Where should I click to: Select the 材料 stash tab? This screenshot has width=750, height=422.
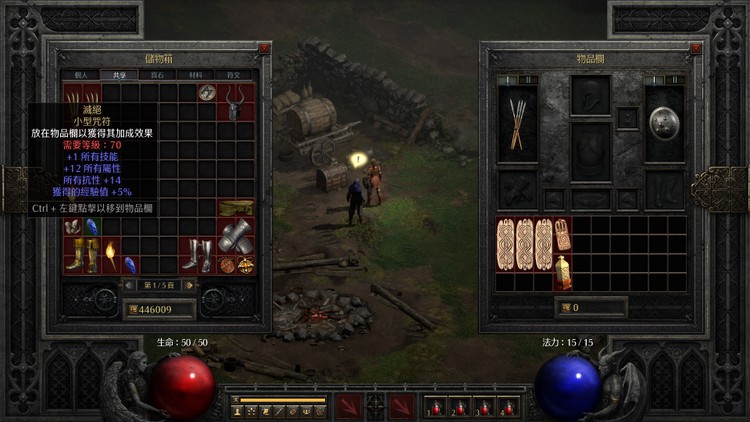point(196,74)
